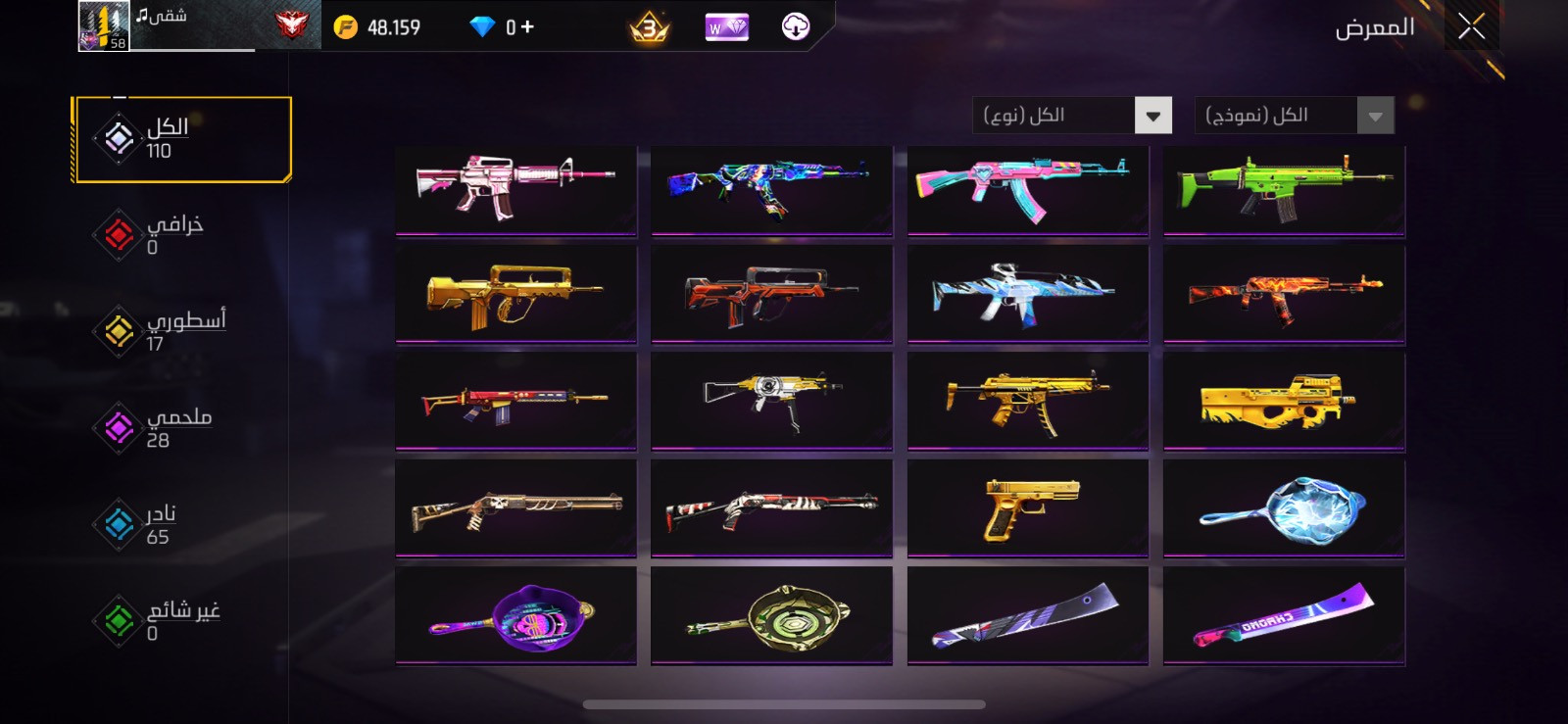Open the cloud download icon
1568x724 pixels.
click(796, 26)
